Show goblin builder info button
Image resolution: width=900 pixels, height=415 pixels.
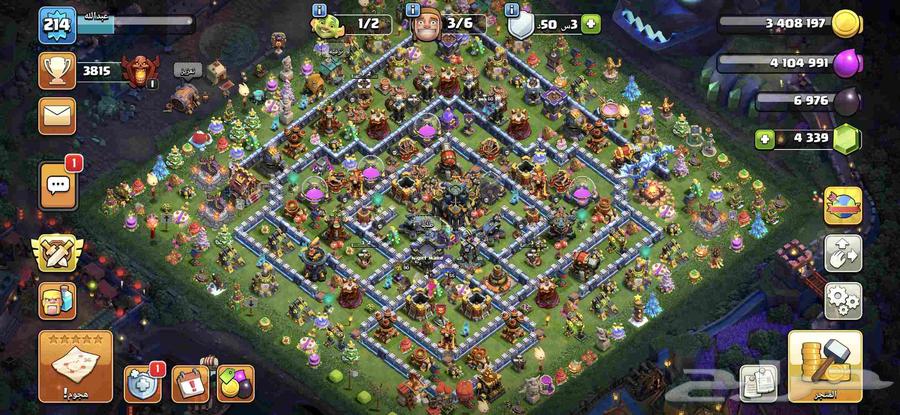point(320,10)
